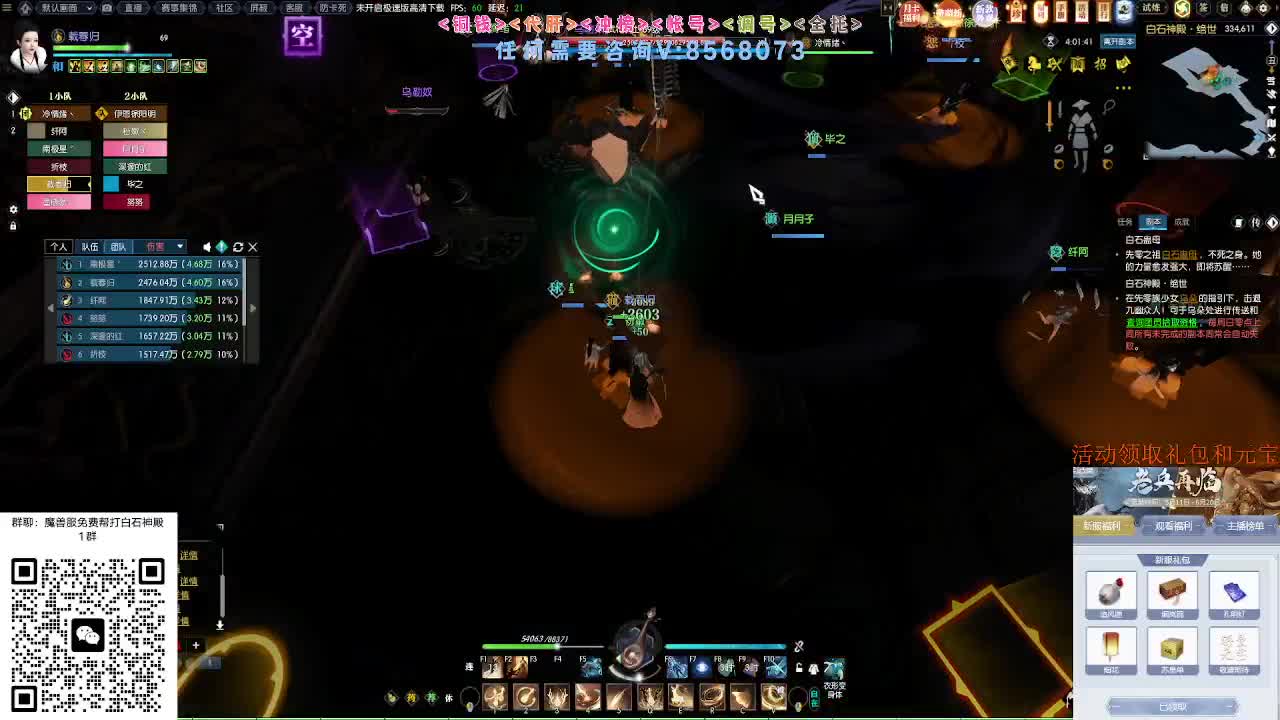Refresh the damage meter with the refresh icon
This screenshot has width=1280, height=720.
(237, 247)
